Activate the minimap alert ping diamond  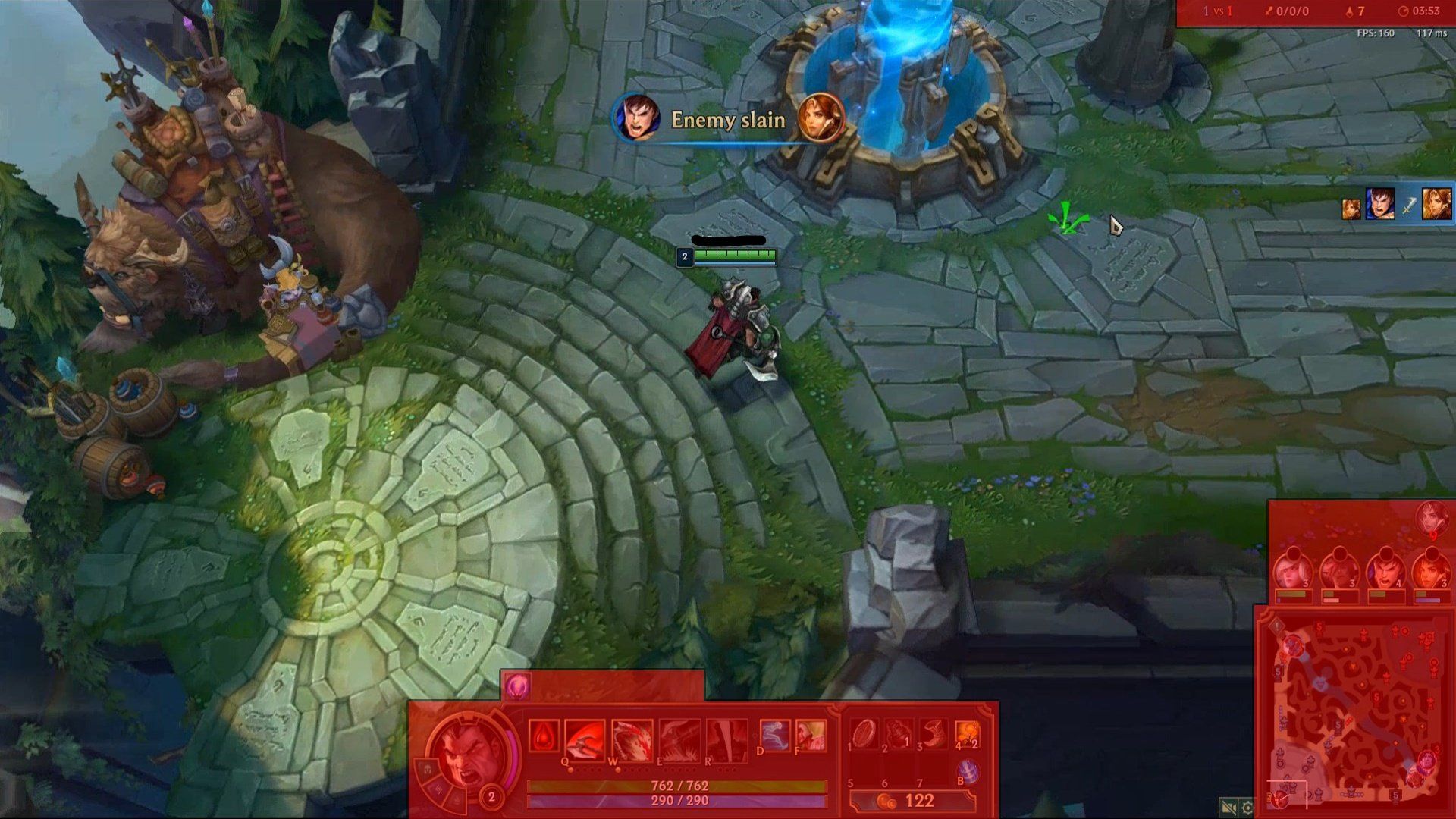[x=1278, y=626]
